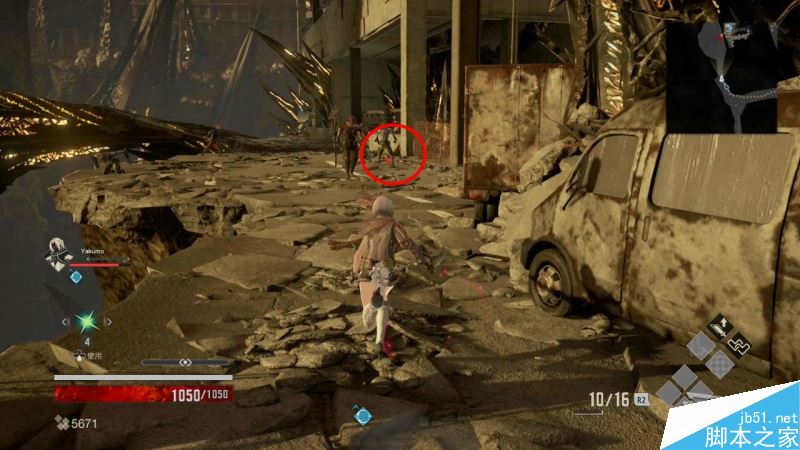Select the sword with arrow weapon icon
The width and height of the screenshot is (800, 450).
(719, 326)
